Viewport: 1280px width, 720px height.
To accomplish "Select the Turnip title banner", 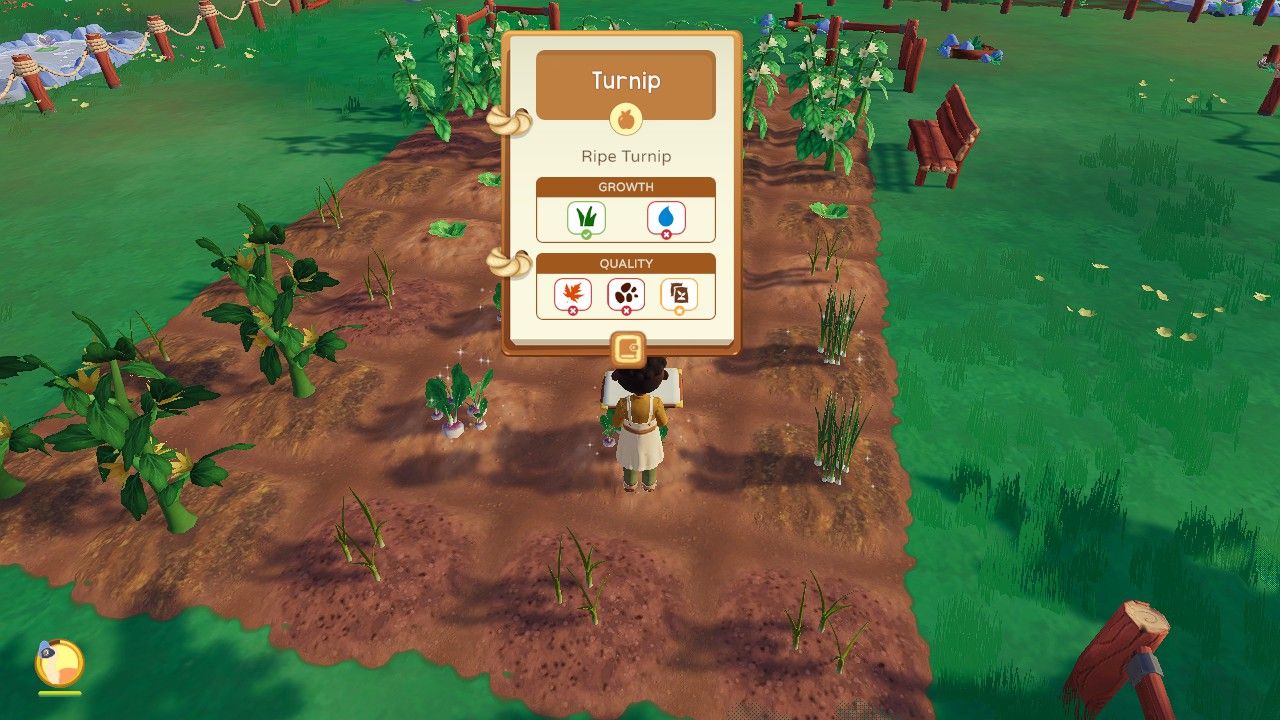I will (x=624, y=83).
